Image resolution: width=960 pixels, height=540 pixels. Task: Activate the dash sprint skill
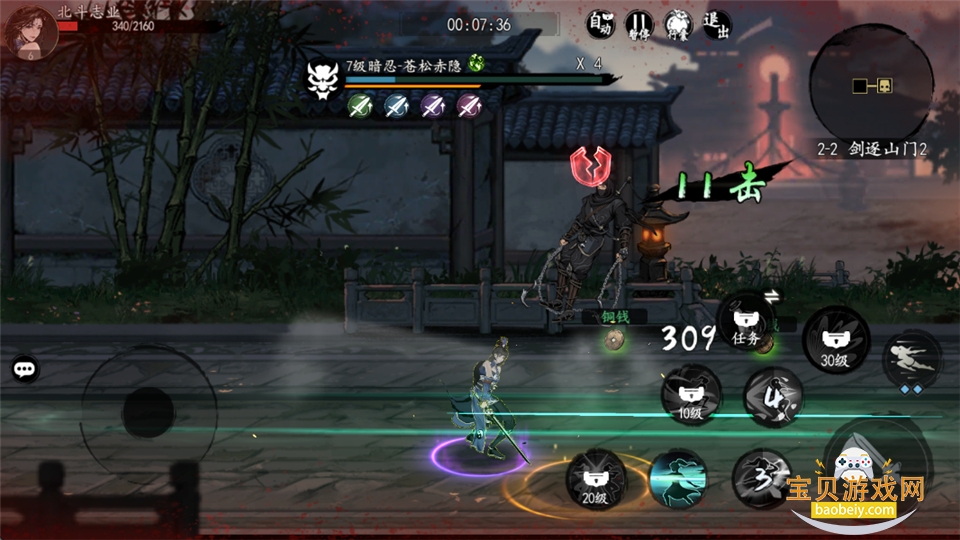[x=911, y=360]
